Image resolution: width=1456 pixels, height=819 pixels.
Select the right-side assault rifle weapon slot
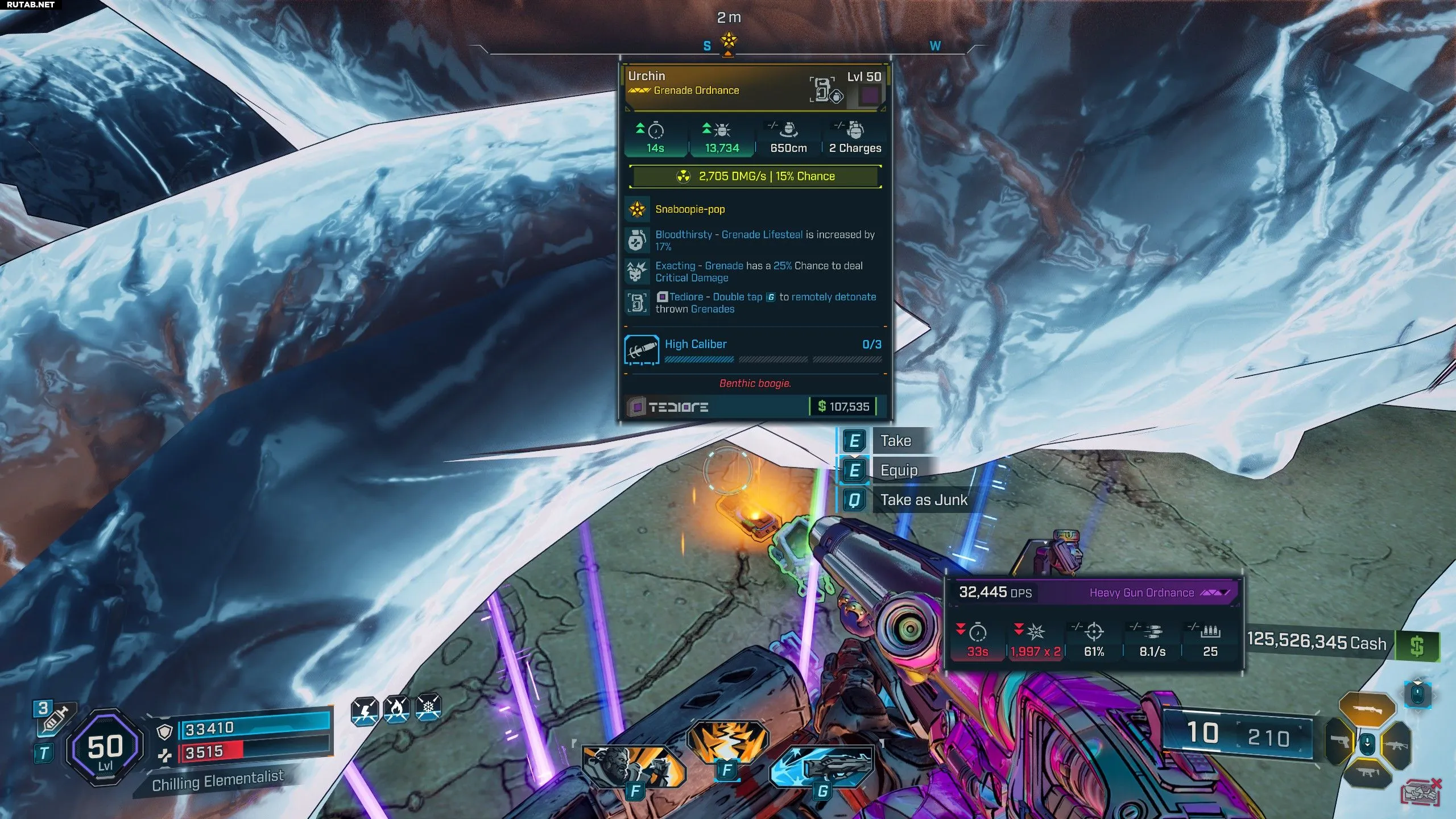[x=1396, y=744]
